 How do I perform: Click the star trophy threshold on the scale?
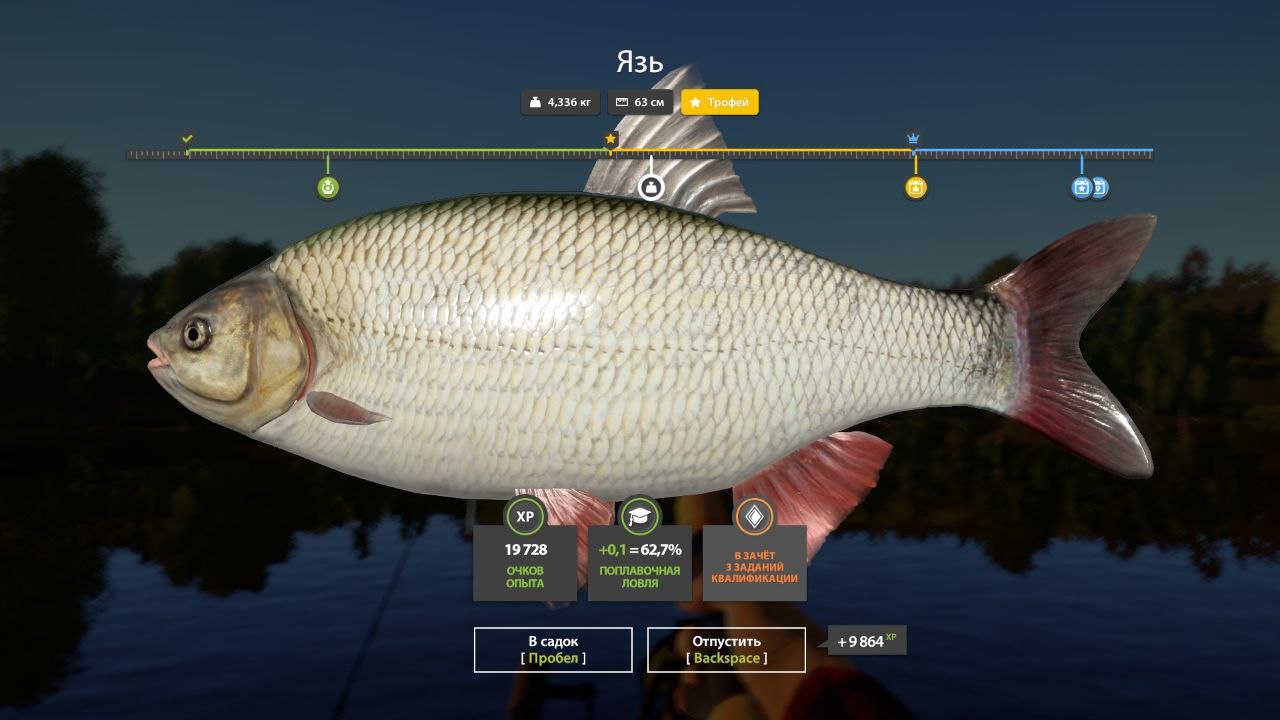click(610, 139)
